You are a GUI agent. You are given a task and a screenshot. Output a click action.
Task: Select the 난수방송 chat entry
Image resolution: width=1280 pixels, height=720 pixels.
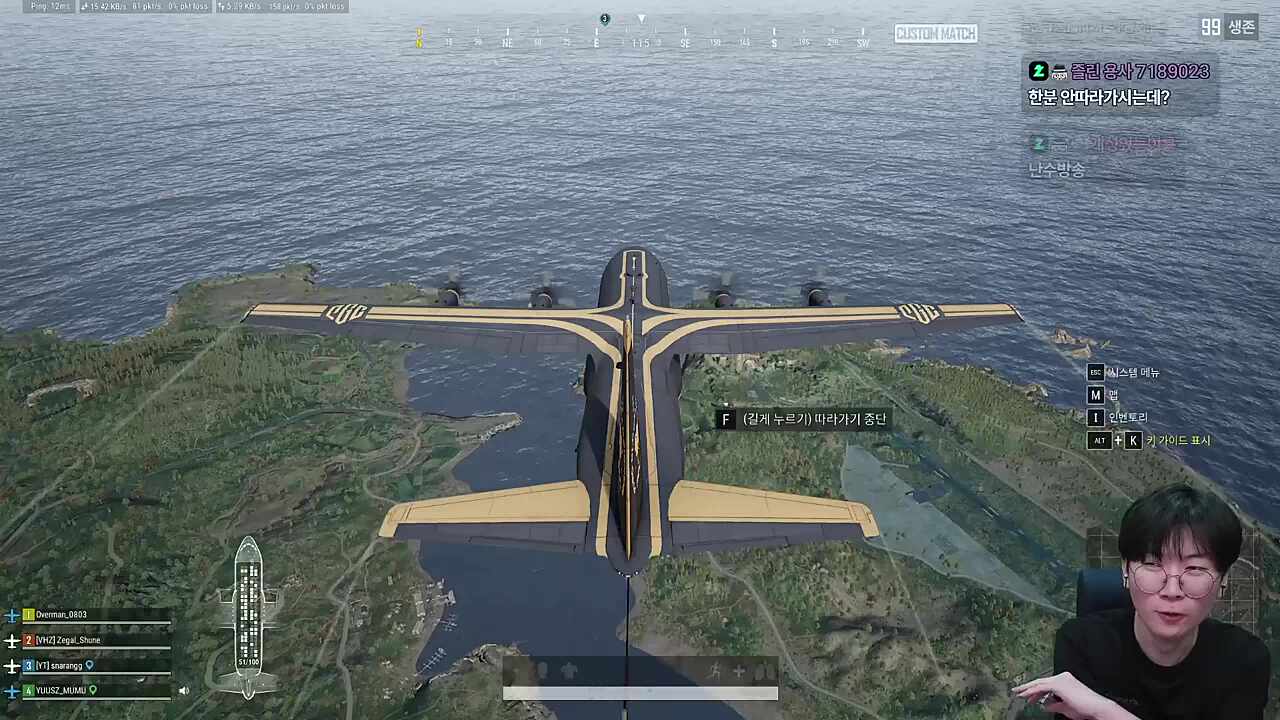tap(1057, 169)
